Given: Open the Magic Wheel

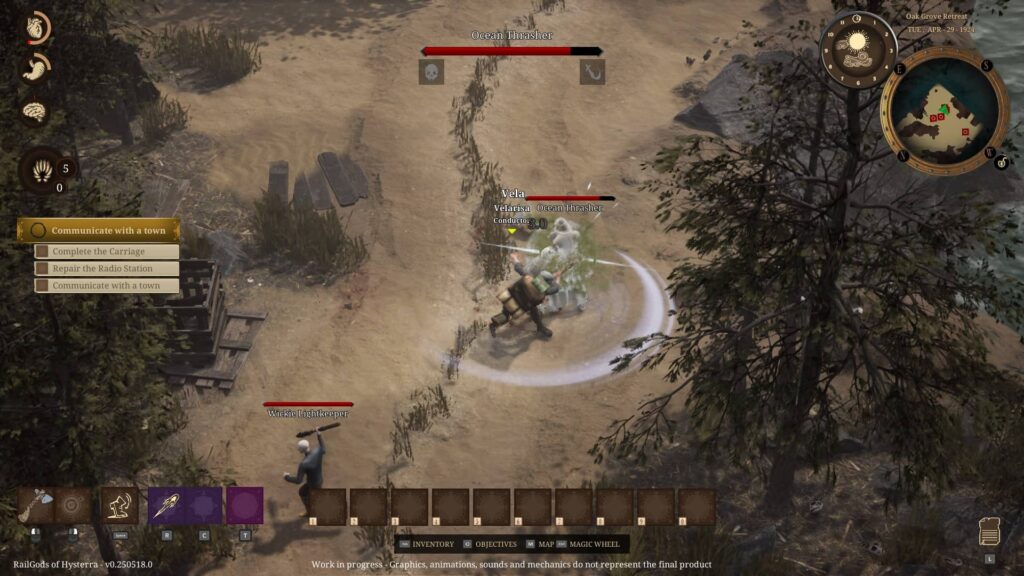Looking at the screenshot, I should [x=595, y=544].
